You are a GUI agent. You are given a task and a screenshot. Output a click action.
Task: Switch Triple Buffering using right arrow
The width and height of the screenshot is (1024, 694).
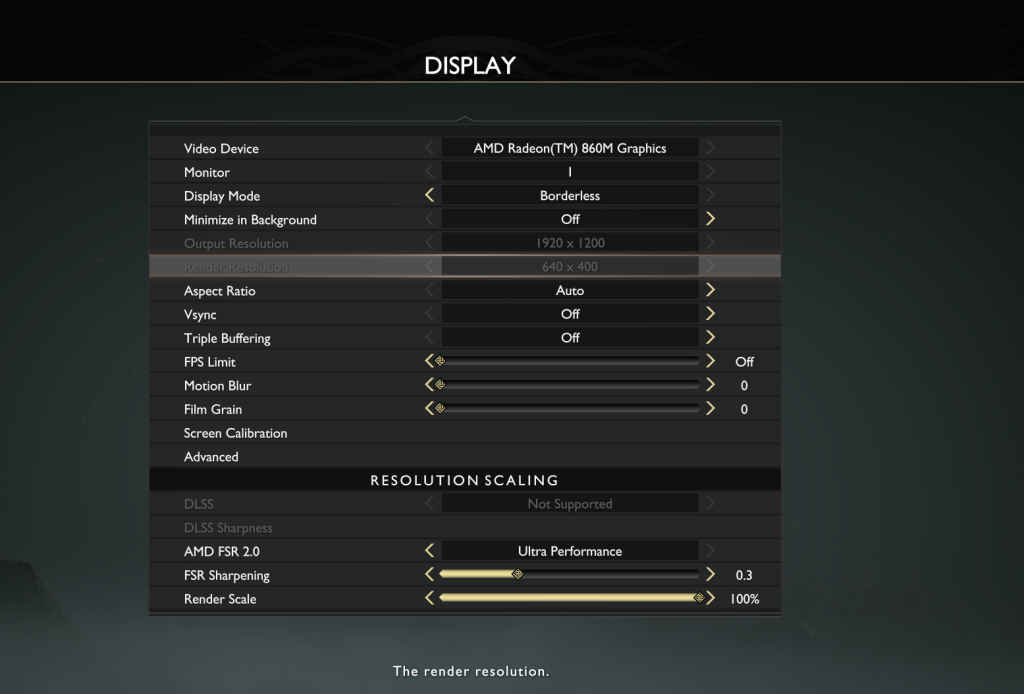coord(710,338)
